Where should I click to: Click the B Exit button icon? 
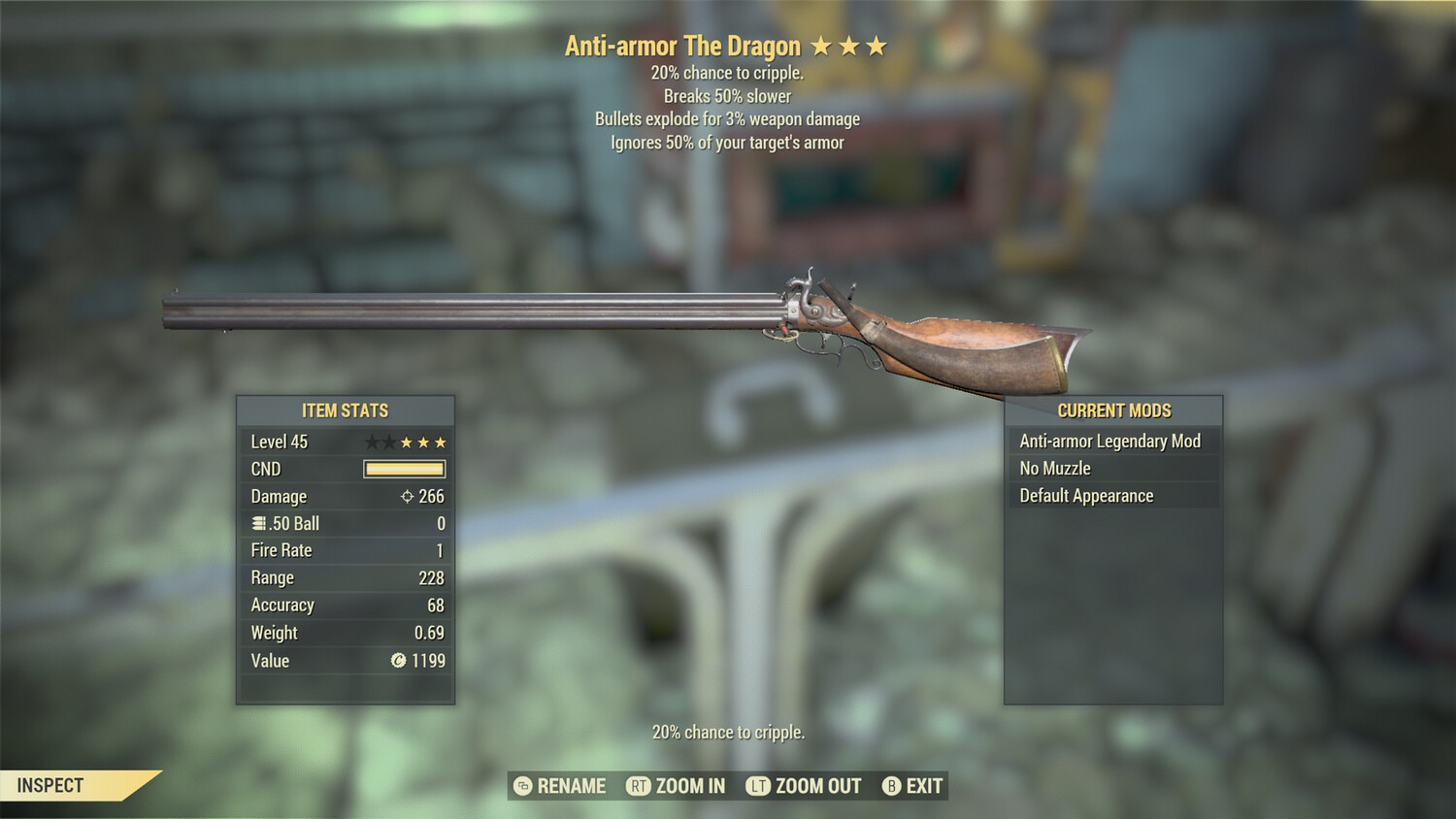(x=890, y=786)
